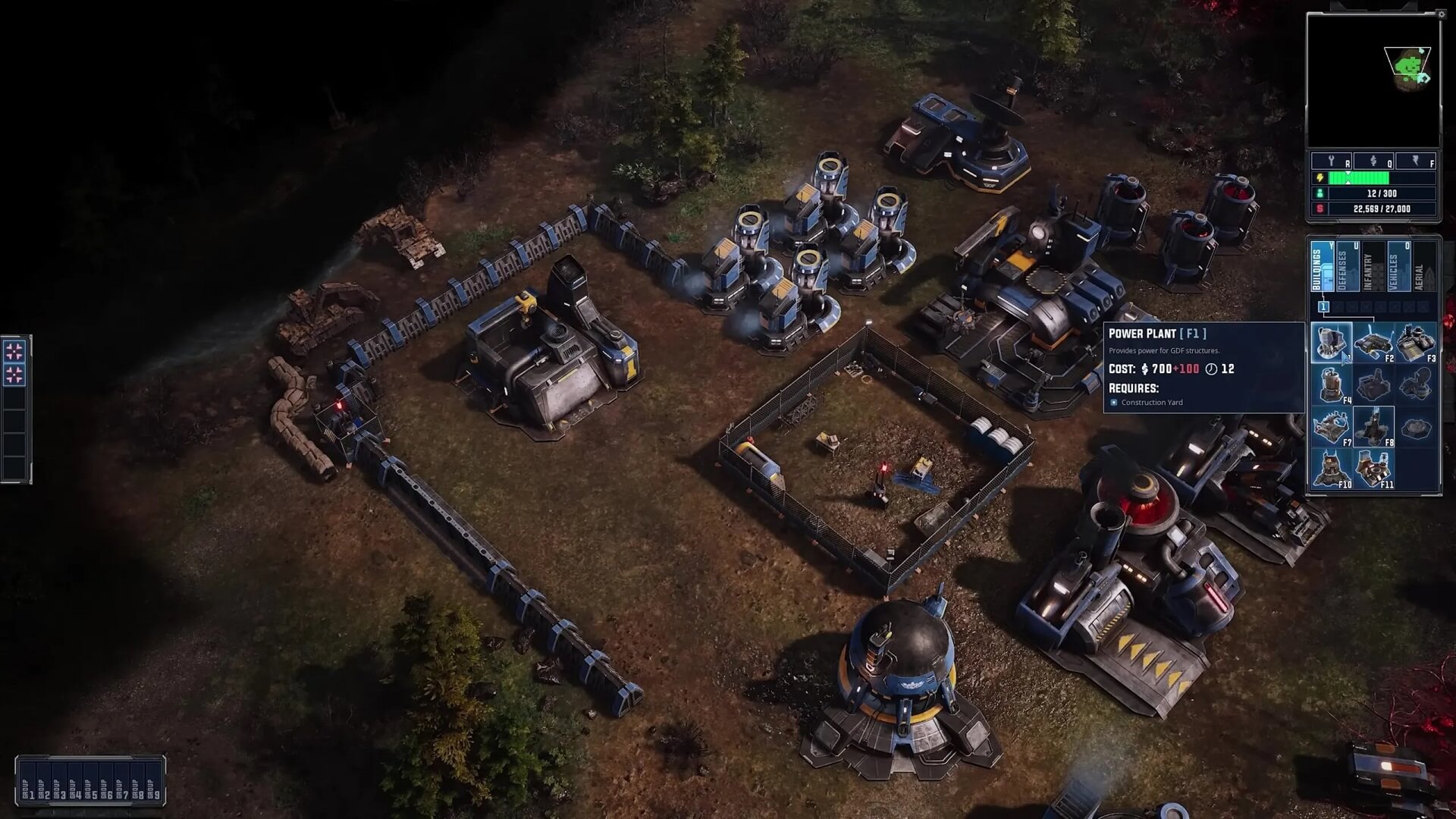Toggle the lightning power-down button
Screen dimensions: 1456x819
[1417, 161]
